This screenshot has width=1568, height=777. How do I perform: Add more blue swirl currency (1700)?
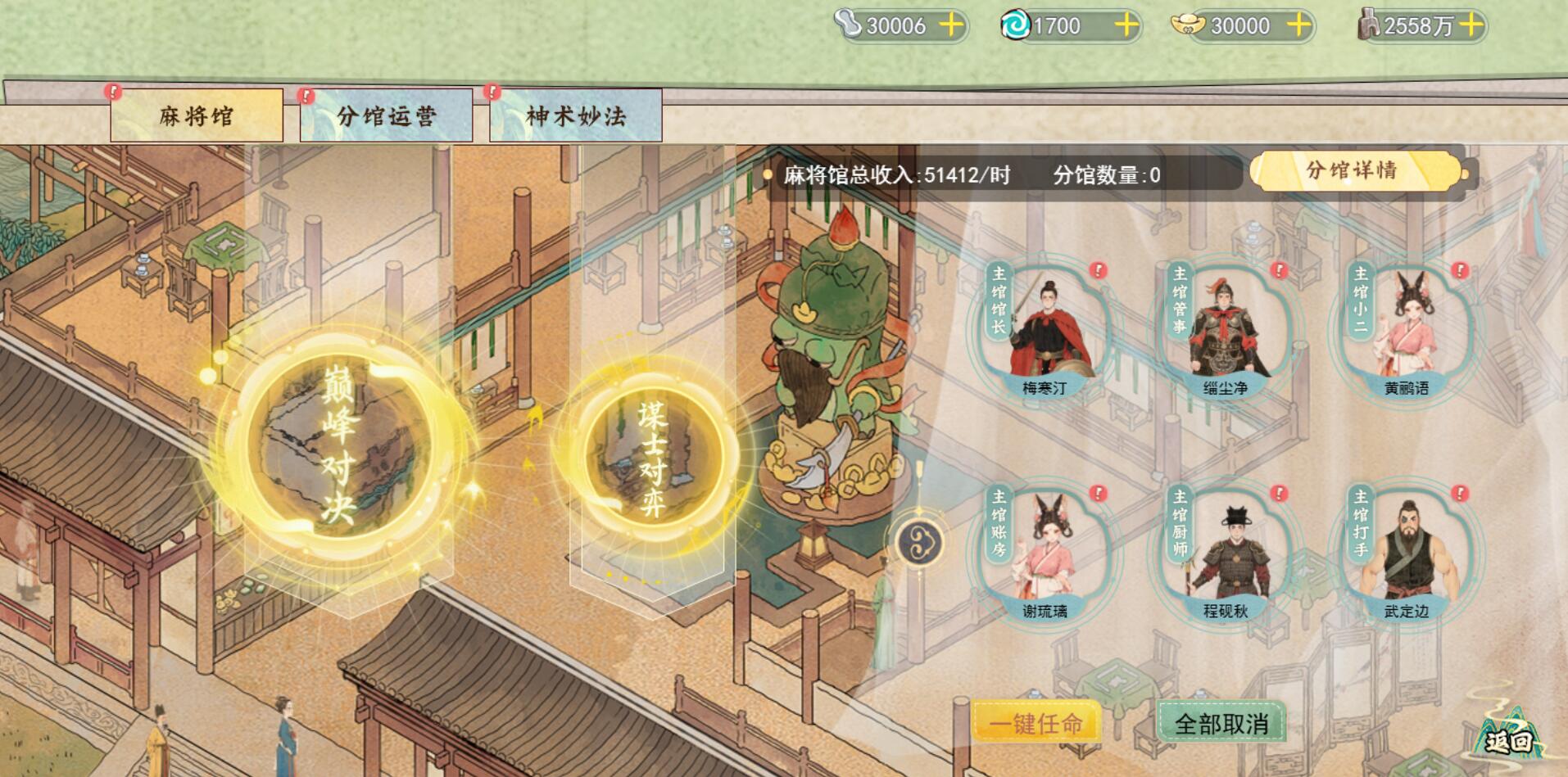(x=1126, y=25)
